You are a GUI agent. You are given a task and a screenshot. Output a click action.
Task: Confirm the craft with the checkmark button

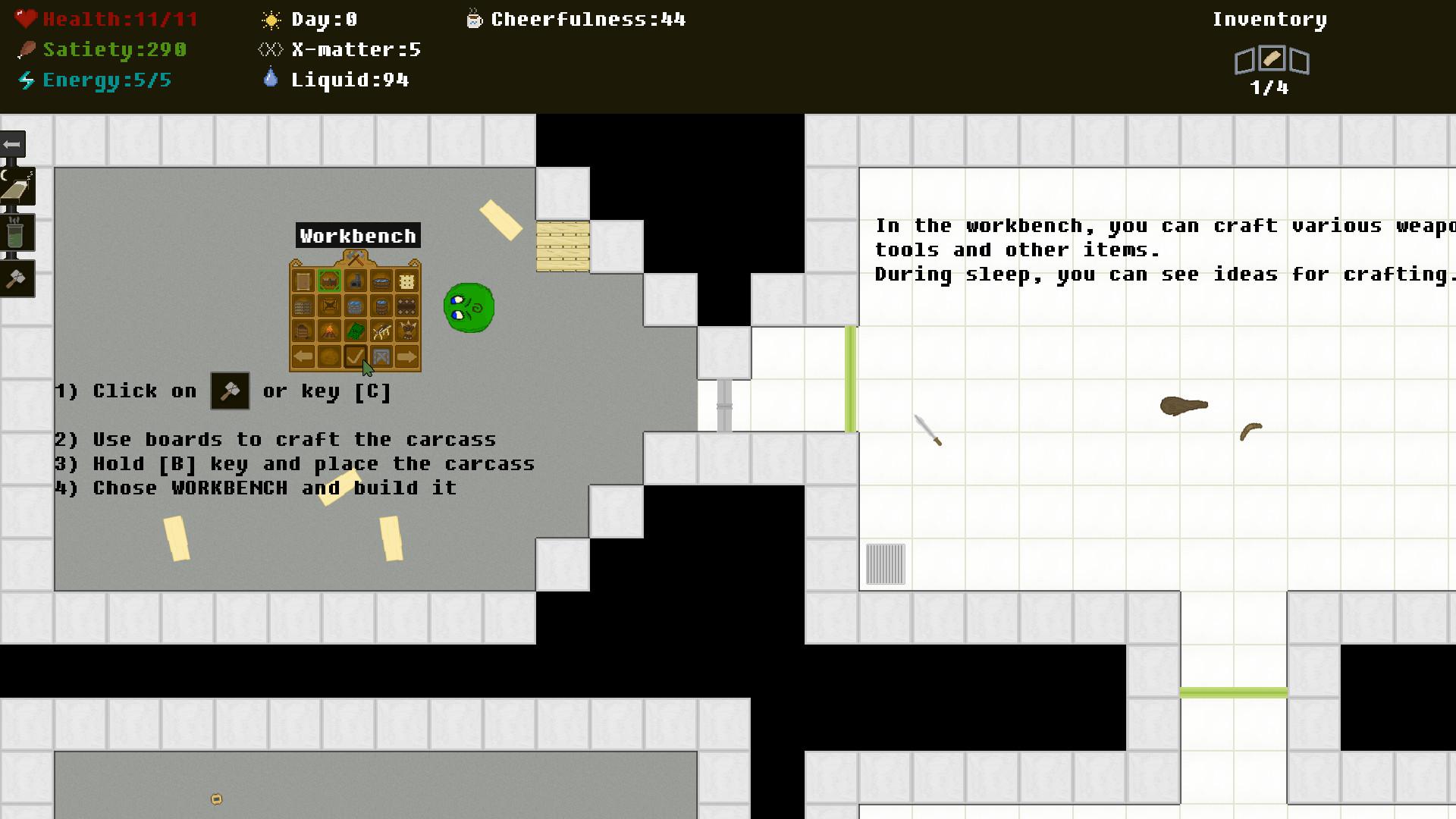[356, 356]
